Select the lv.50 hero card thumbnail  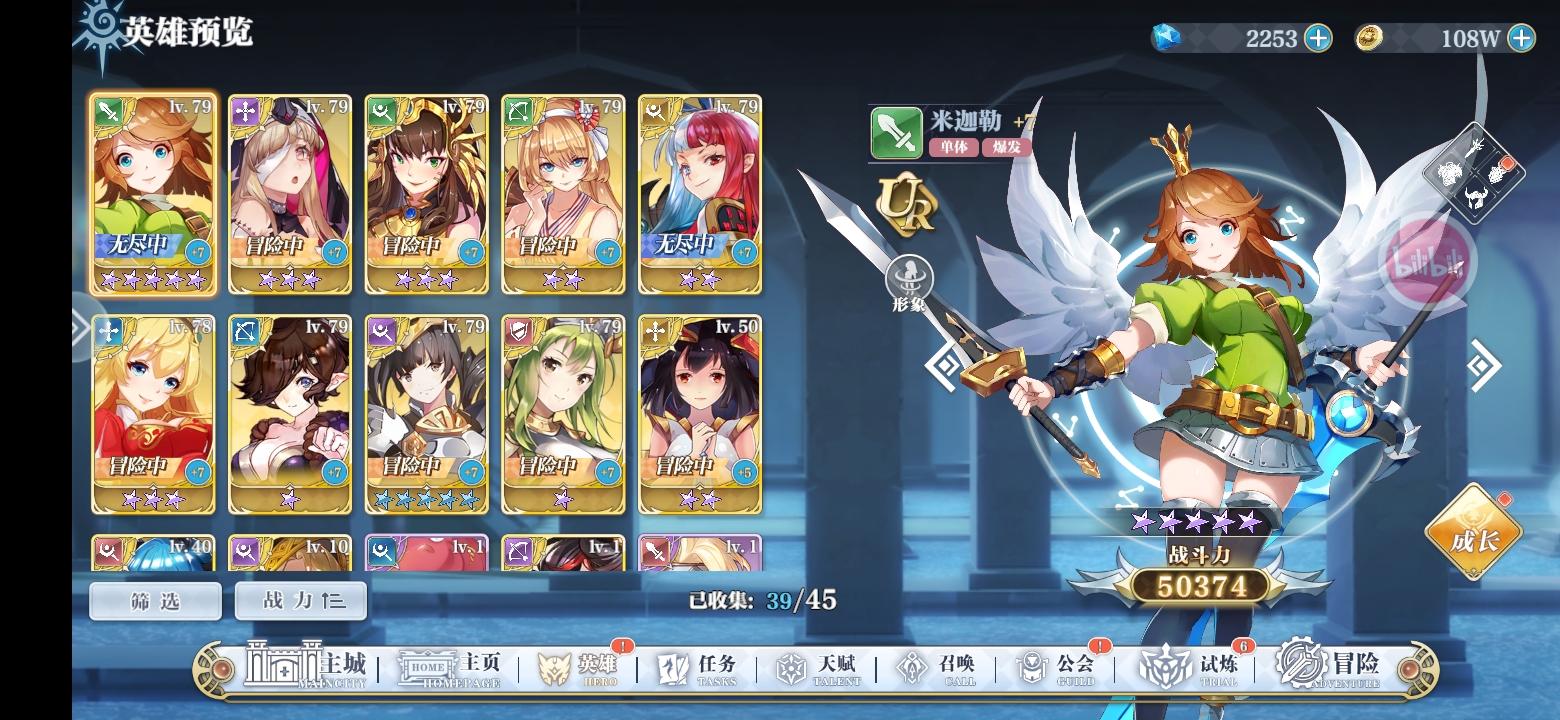point(700,413)
